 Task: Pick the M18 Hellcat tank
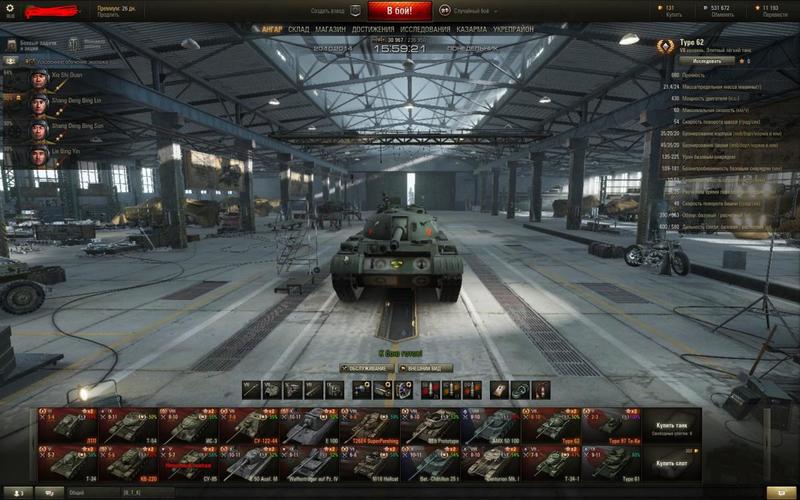[x=369, y=464]
